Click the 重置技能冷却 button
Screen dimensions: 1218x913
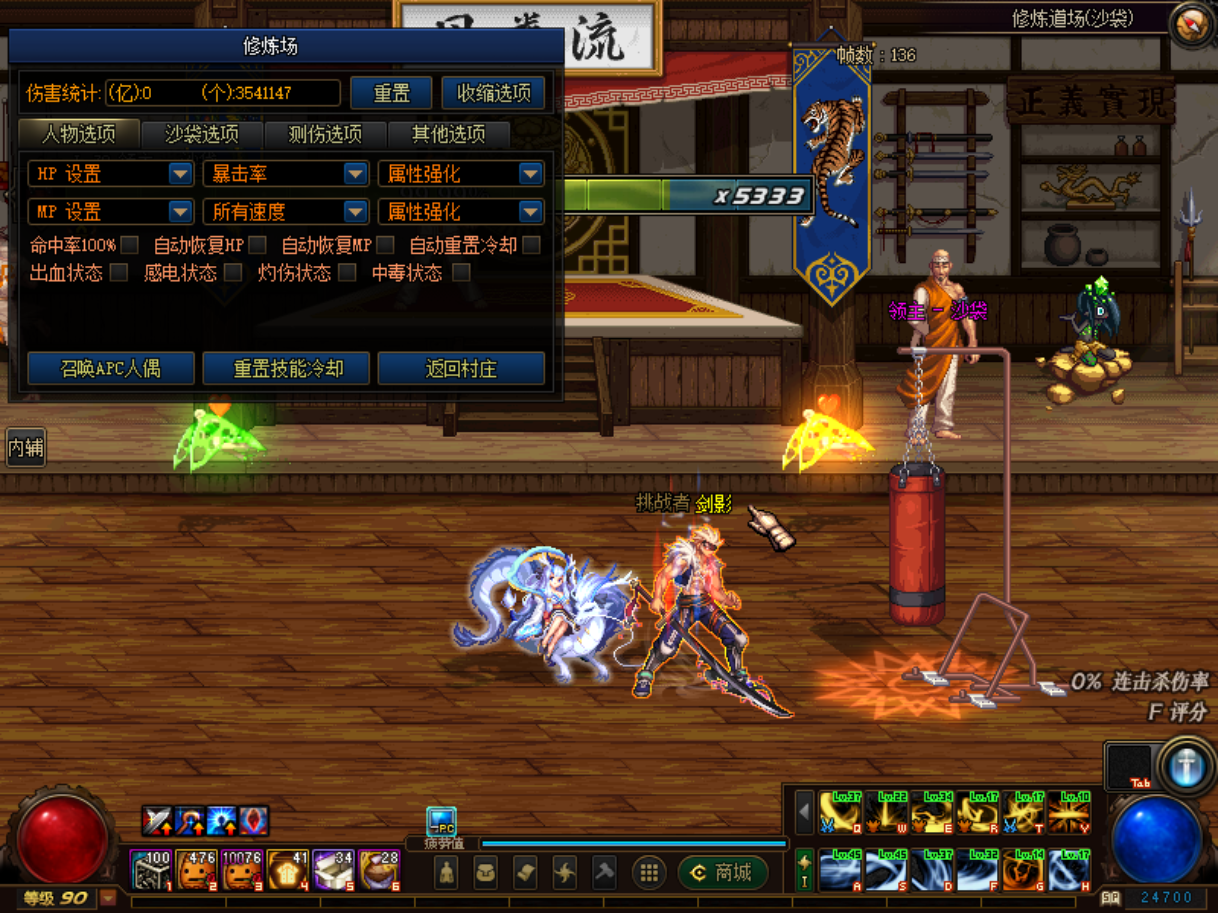tap(287, 368)
